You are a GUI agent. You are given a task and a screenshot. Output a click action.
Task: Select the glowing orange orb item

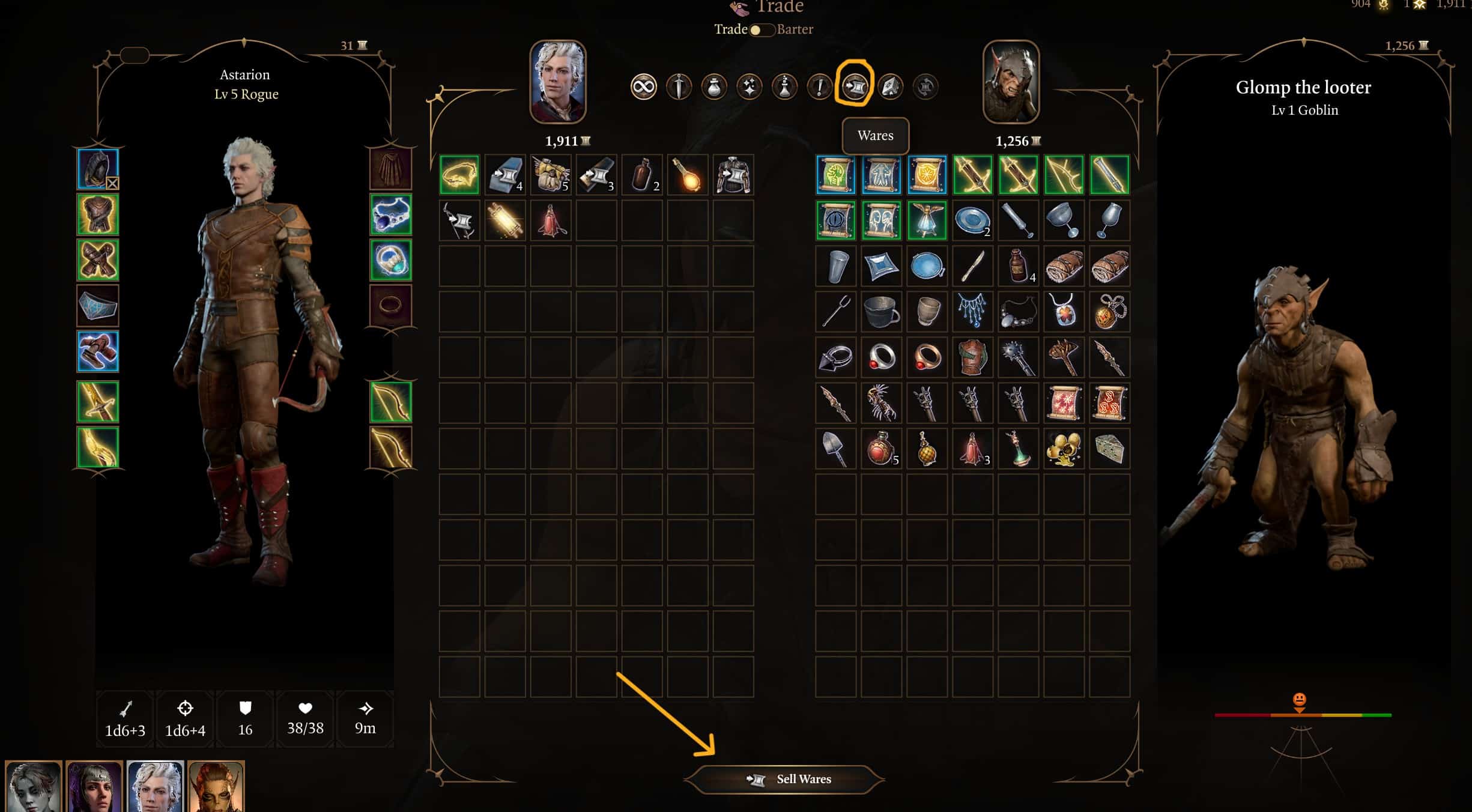(x=687, y=175)
